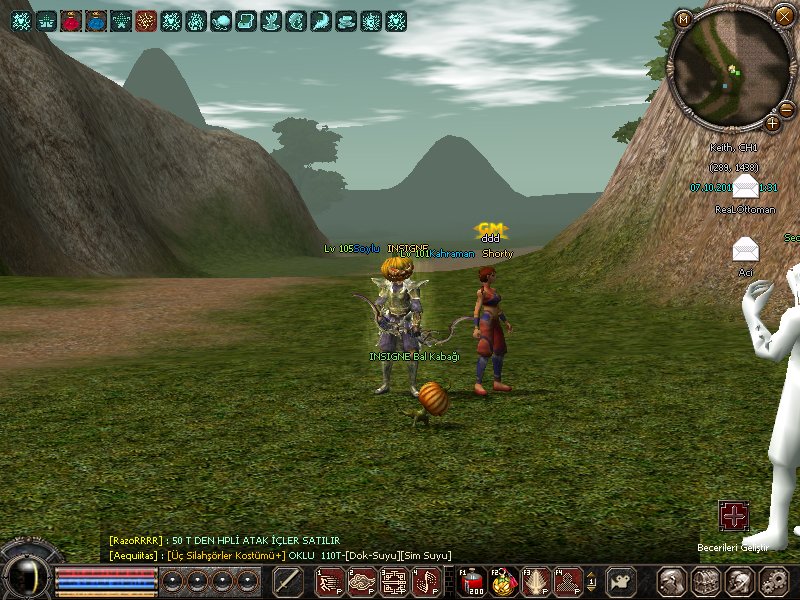Open the inventory chest button on the taskbar
This screenshot has height=600, width=800.
pyautogui.click(x=706, y=580)
